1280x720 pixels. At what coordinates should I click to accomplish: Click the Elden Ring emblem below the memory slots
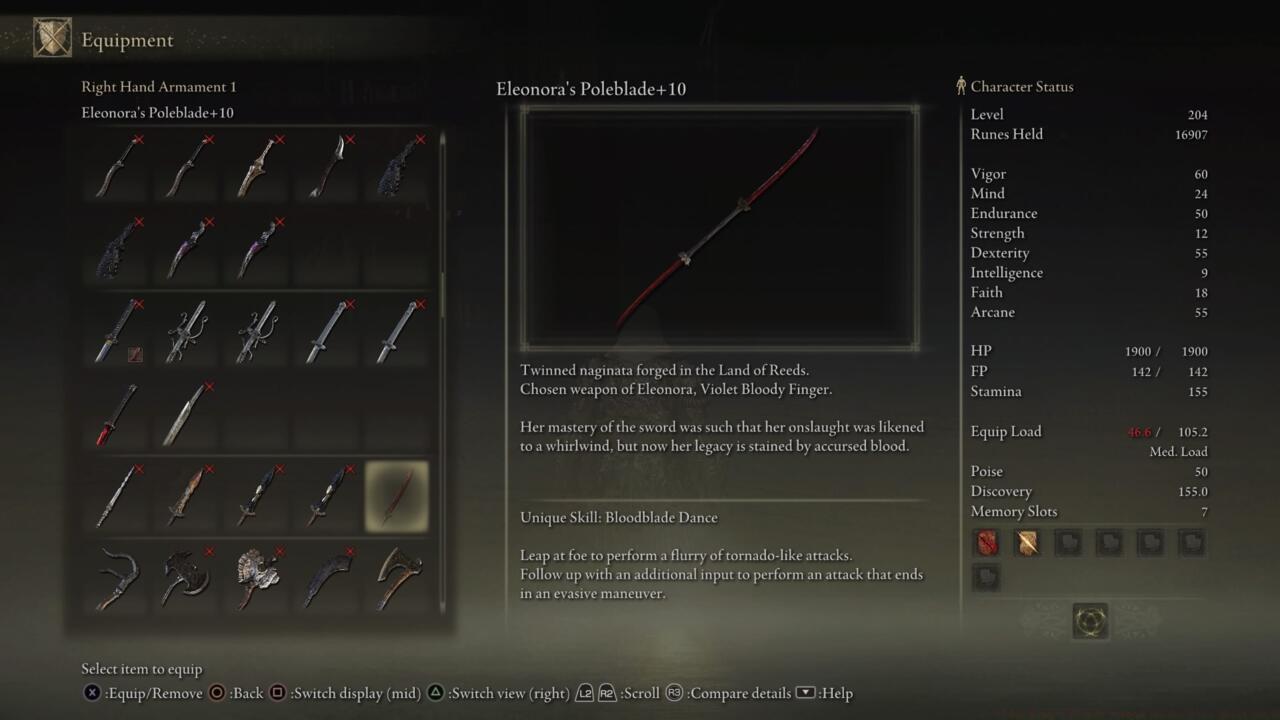tap(1090, 621)
